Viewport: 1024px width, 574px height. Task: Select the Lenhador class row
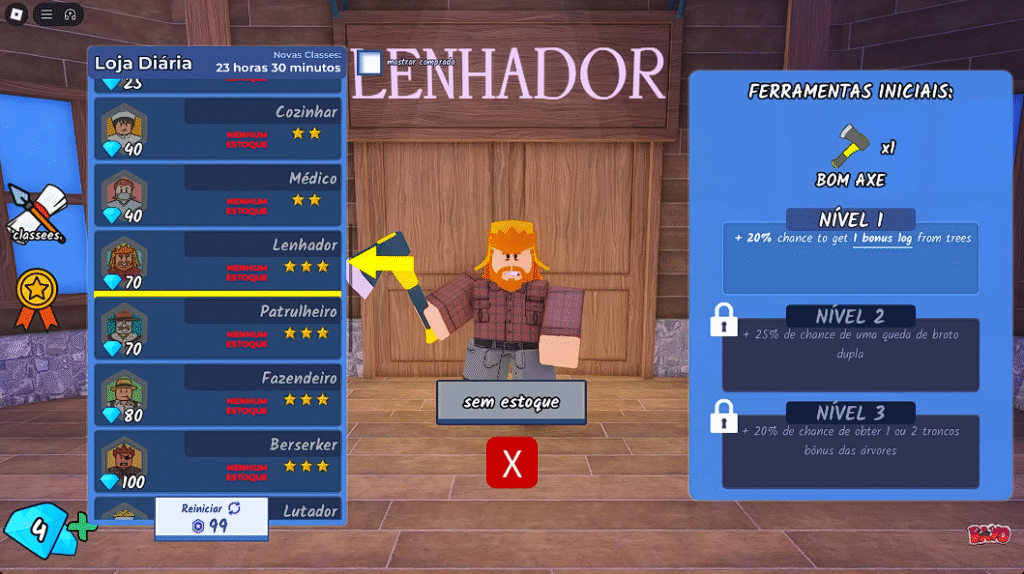(218, 261)
